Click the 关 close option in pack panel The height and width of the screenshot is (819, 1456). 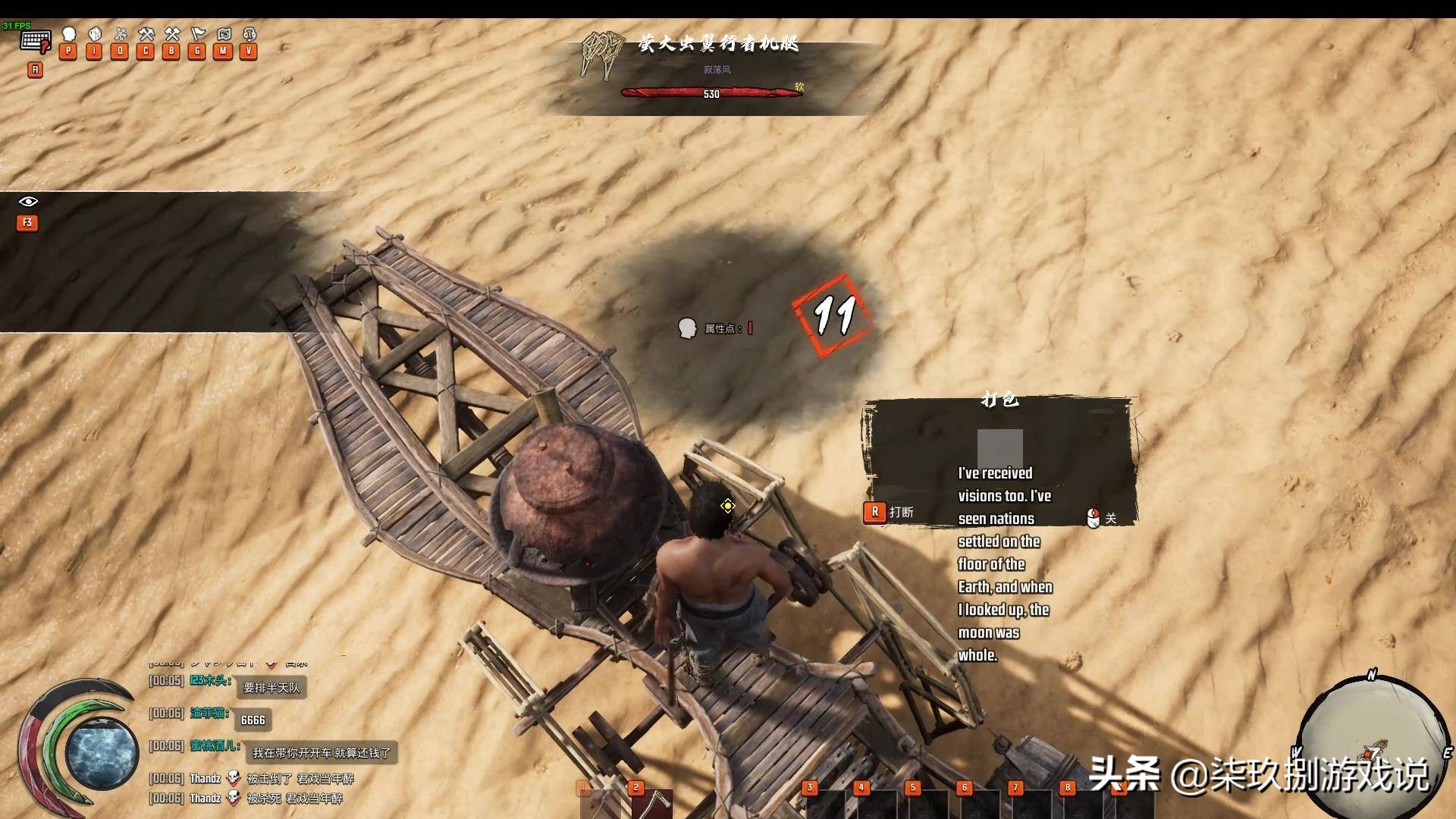[x=1102, y=519]
